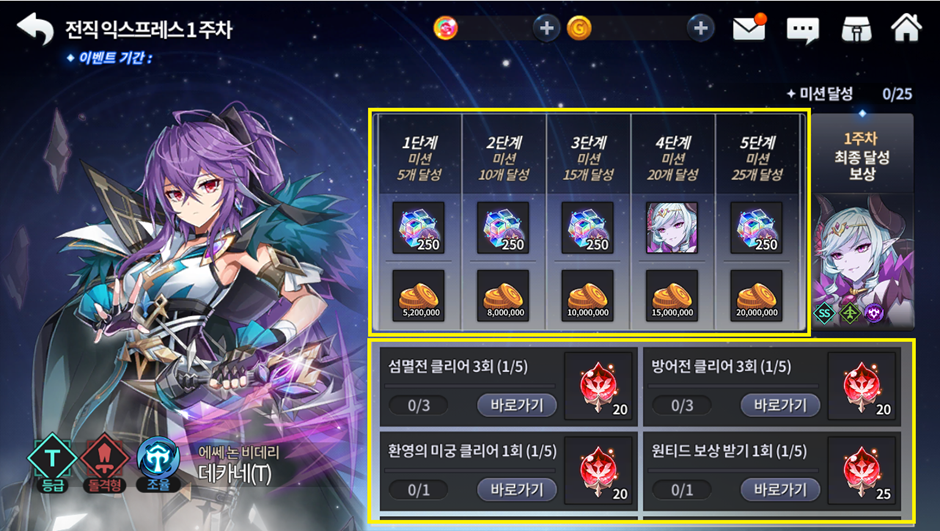This screenshot has height=531, width=940.
Task: Click 바로가기 for 섬멸전 클리어 3회
Action: [516, 405]
